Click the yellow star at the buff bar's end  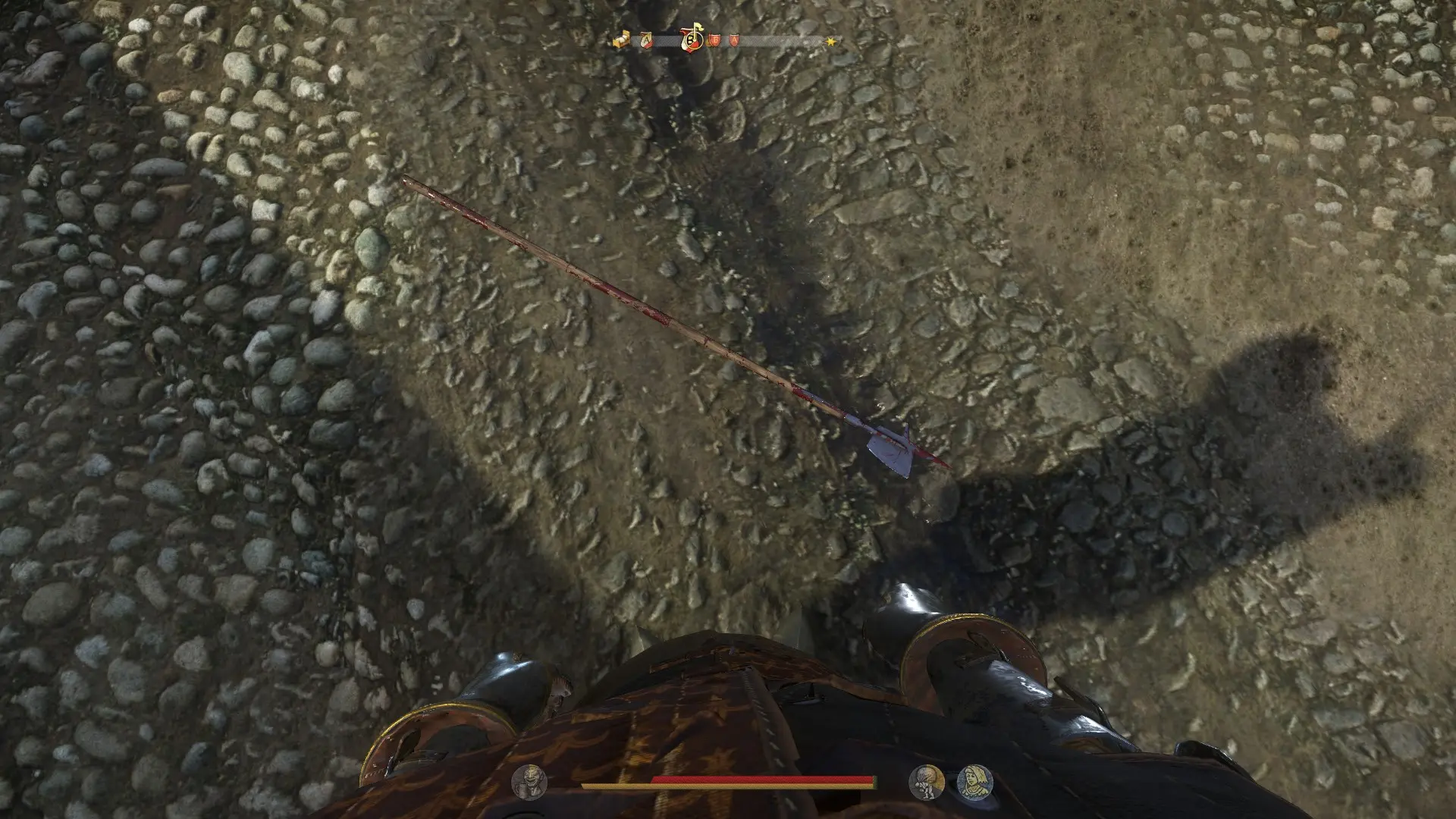(x=832, y=39)
